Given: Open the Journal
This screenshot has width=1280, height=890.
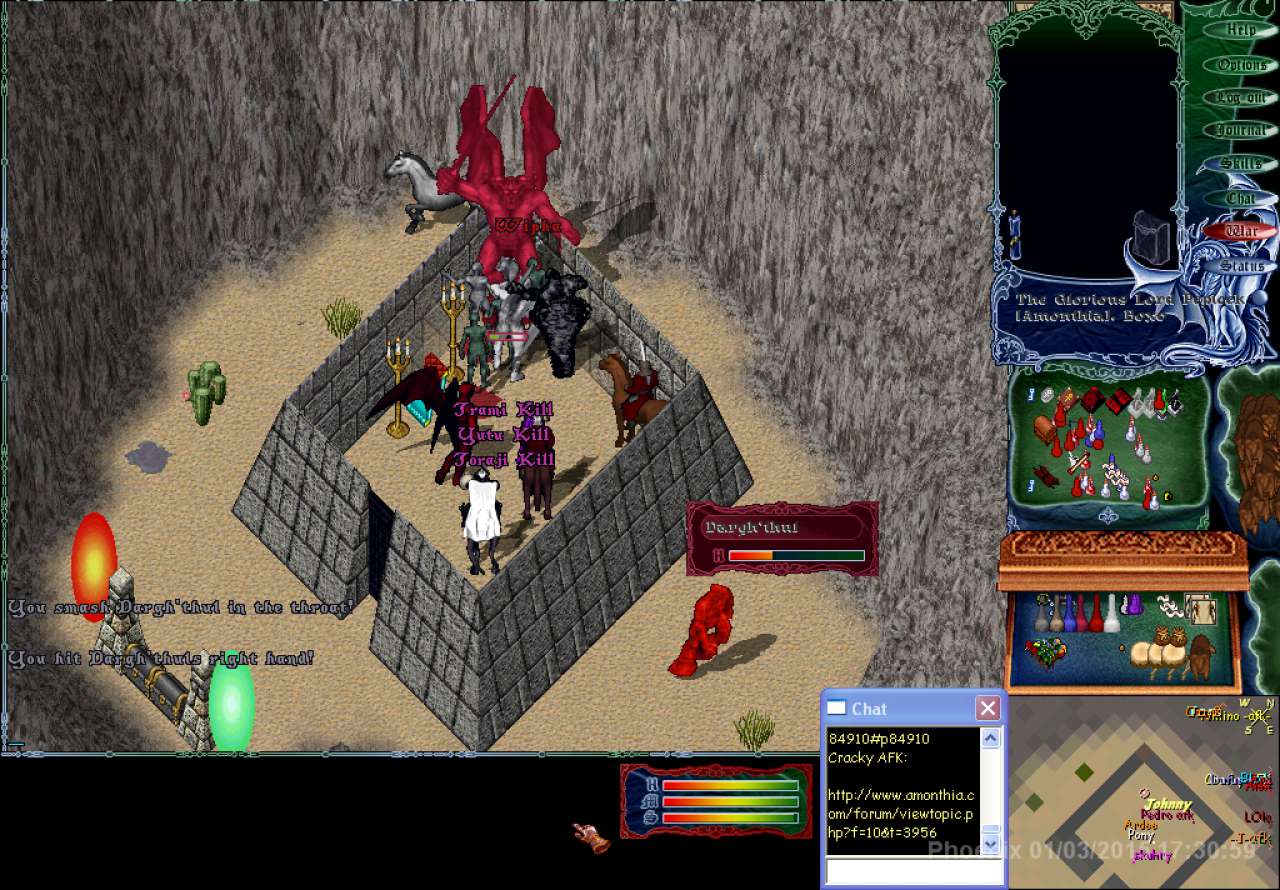Looking at the screenshot, I should [1241, 130].
